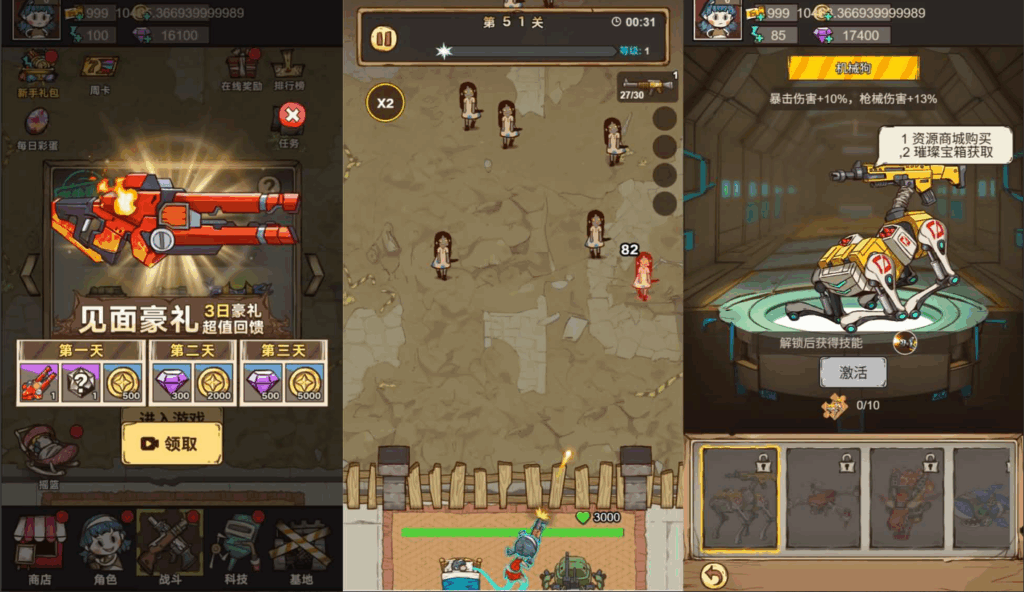Switch to the 角色 character tab

(x=103, y=548)
